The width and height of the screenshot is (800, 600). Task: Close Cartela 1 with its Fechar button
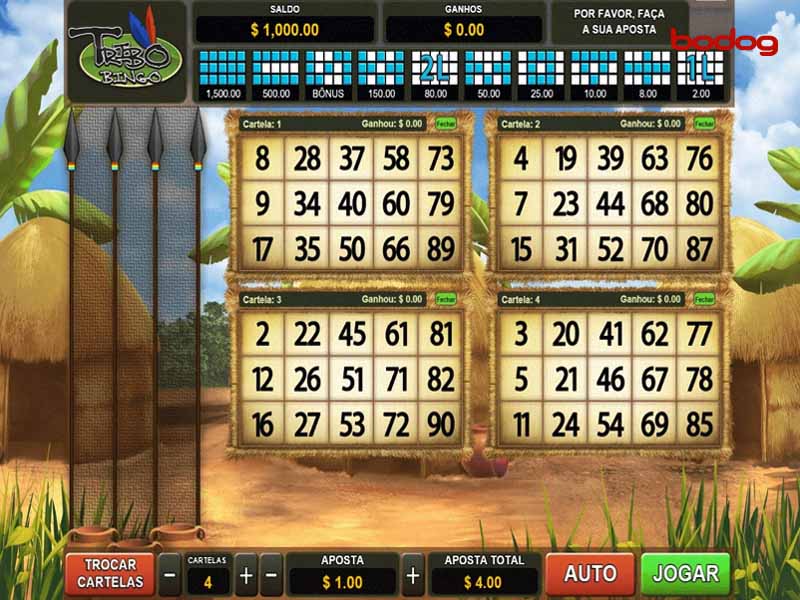[x=445, y=124]
